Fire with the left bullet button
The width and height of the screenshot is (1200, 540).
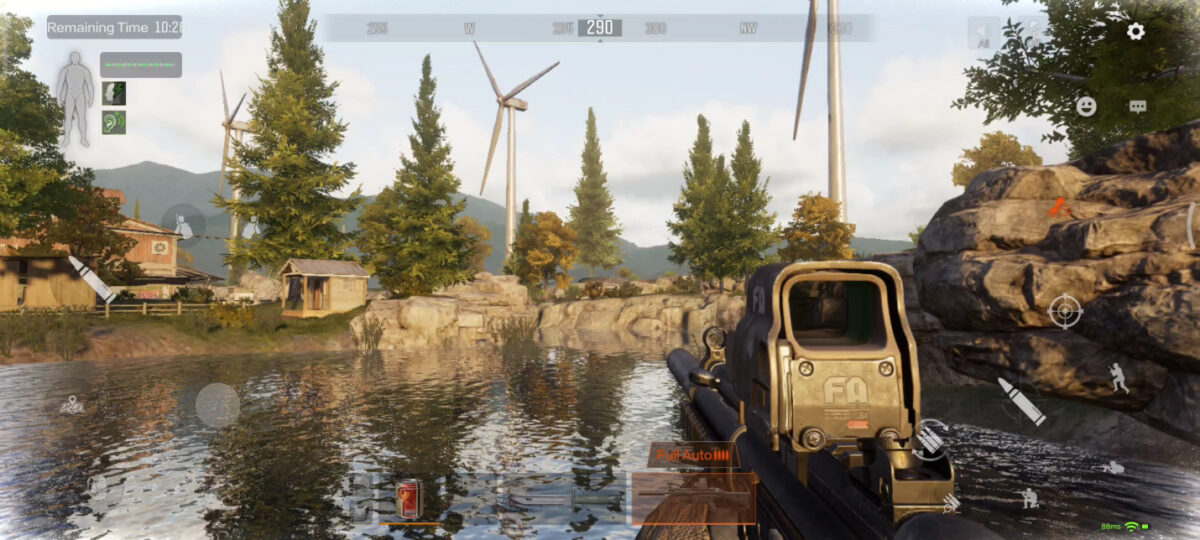tap(91, 278)
